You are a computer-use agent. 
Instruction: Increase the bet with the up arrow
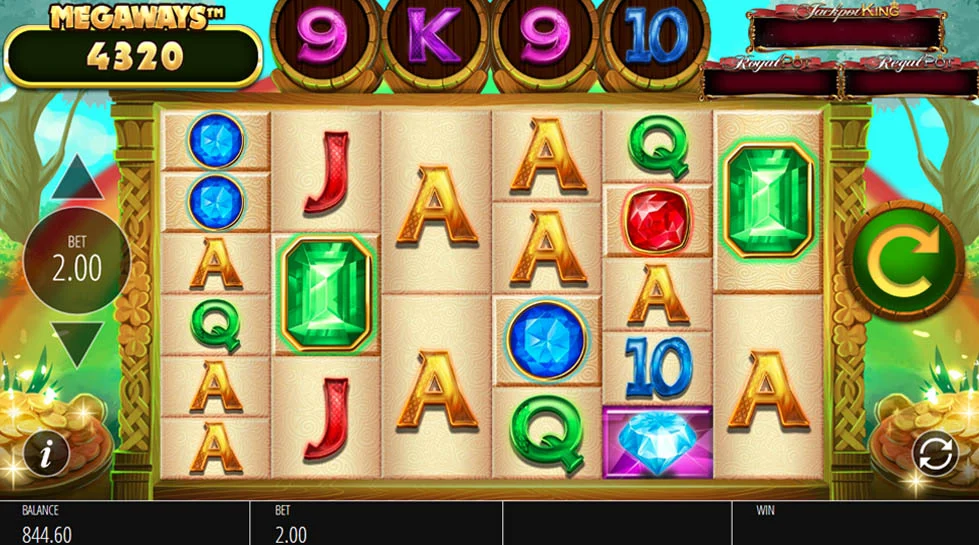point(78,181)
